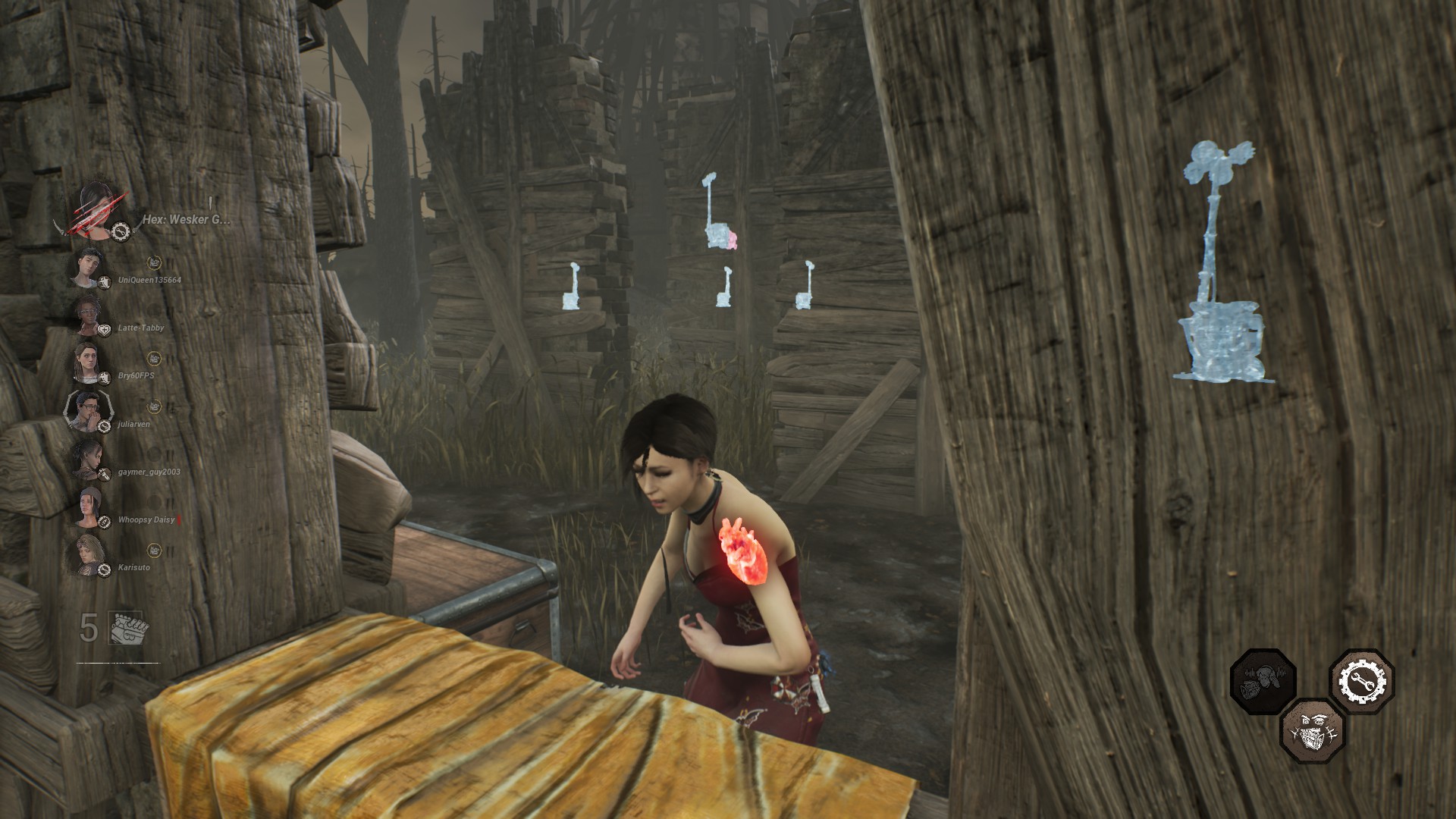
Task: Select the masked face perk icon
Action: (1312, 731)
